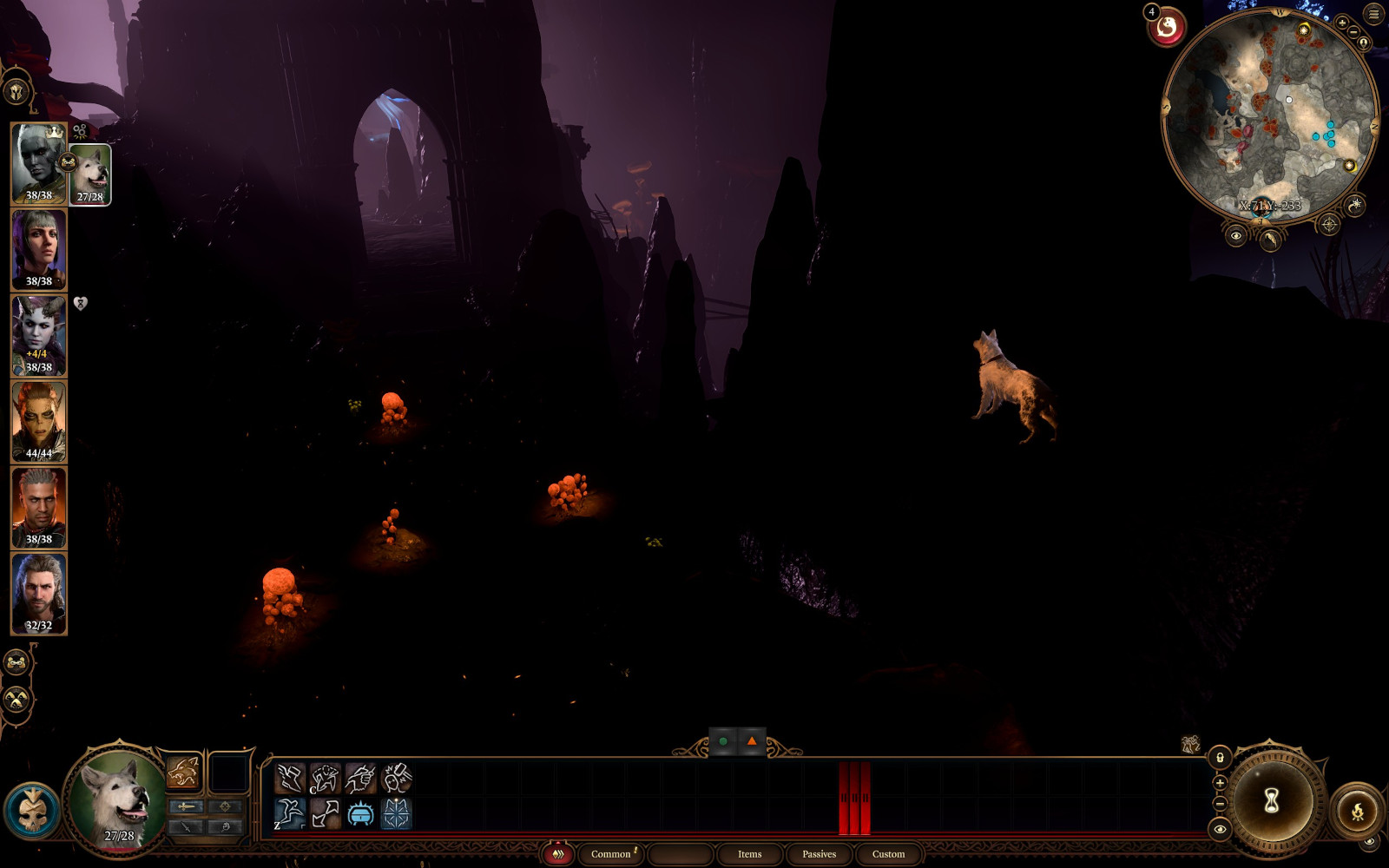This screenshot has height=868, width=1389.
Task: Open the main menu hamburger button
Action: pos(1373,14)
